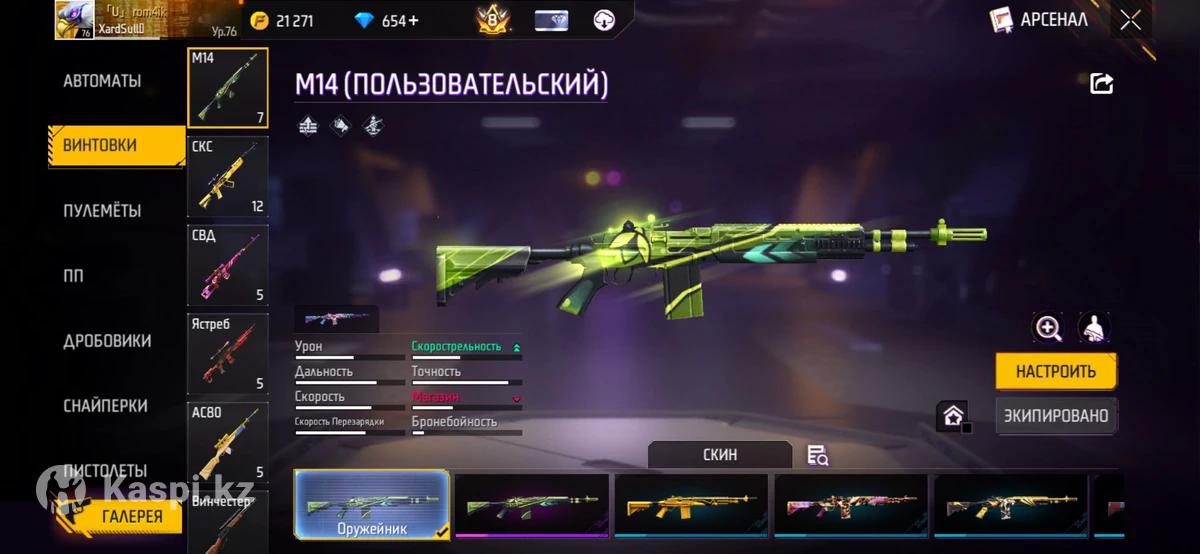
Task: Click the Настроить button
Action: click(1056, 371)
